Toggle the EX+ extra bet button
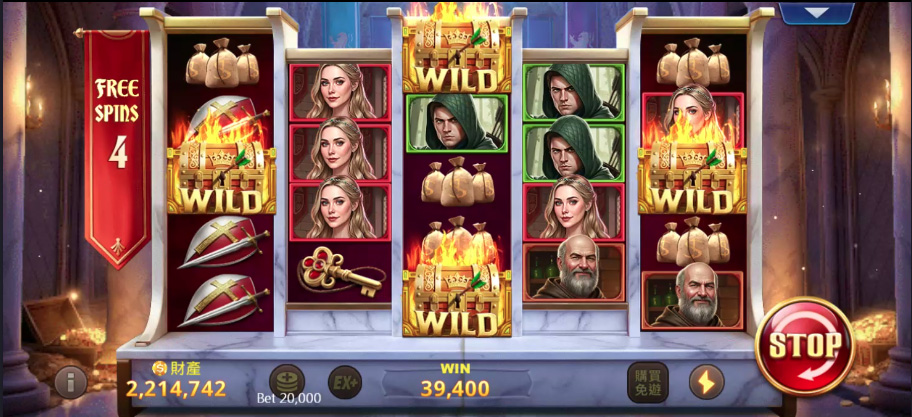Screen dimensions: 912x417 tap(345, 381)
